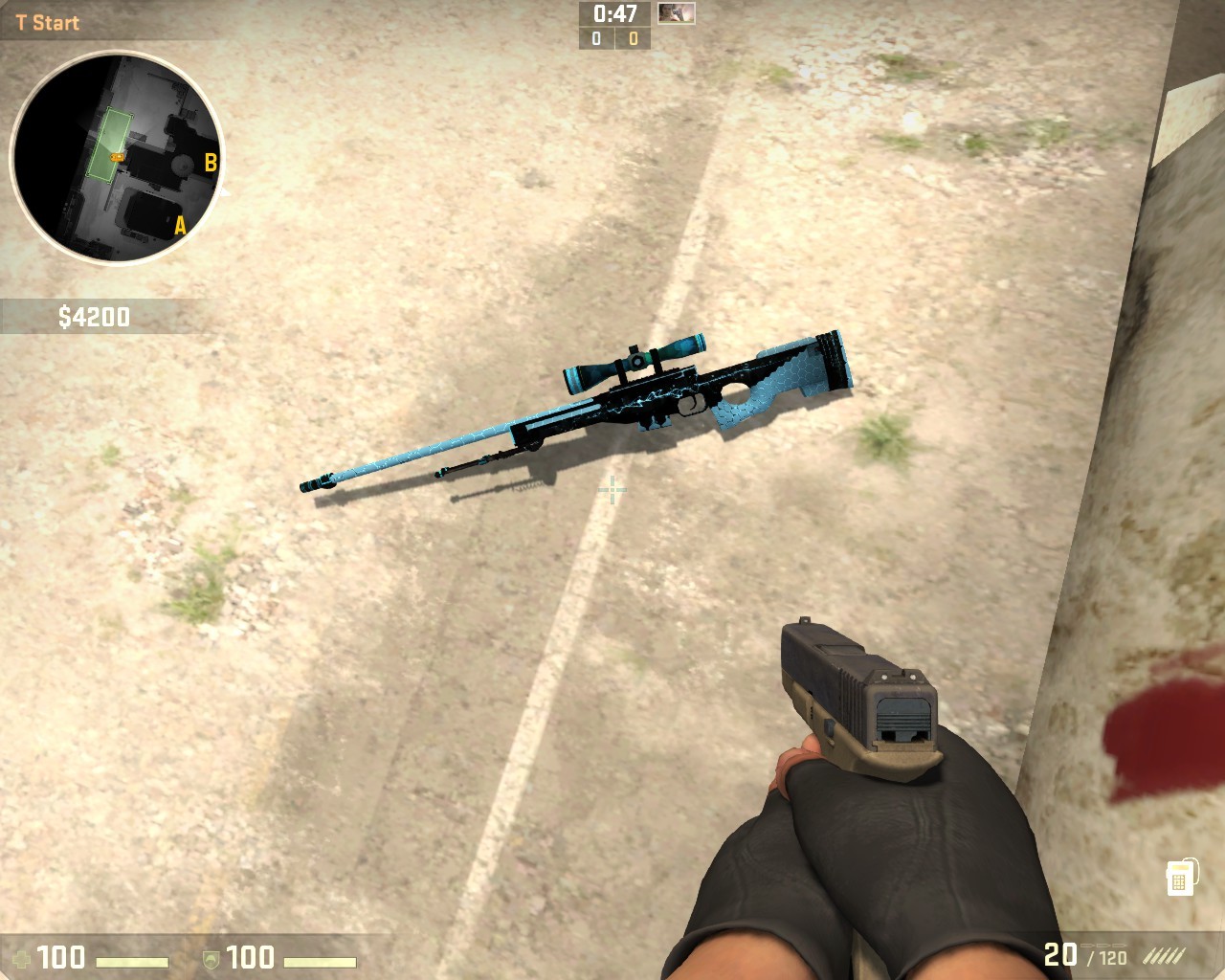Click the bullet icons beside reserve ammo
Image resolution: width=1225 pixels, height=980 pixels.
point(1163,955)
